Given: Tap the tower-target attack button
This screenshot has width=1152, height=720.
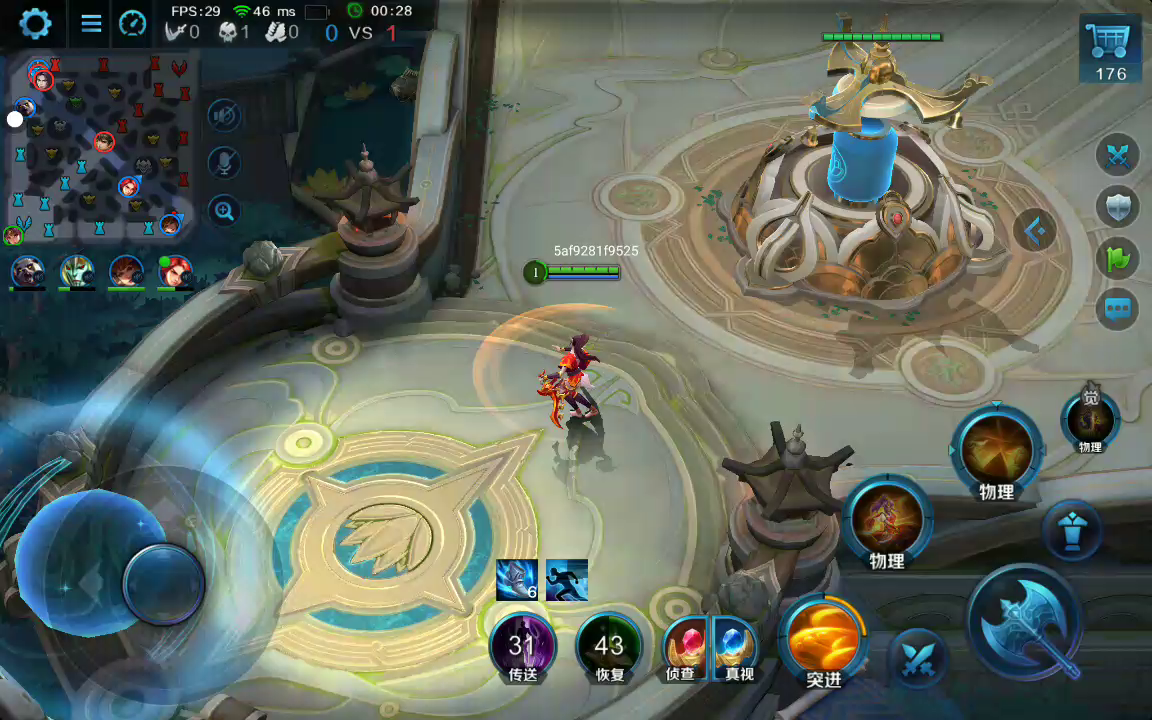Looking at the screenshot, I should (1073, 531).
